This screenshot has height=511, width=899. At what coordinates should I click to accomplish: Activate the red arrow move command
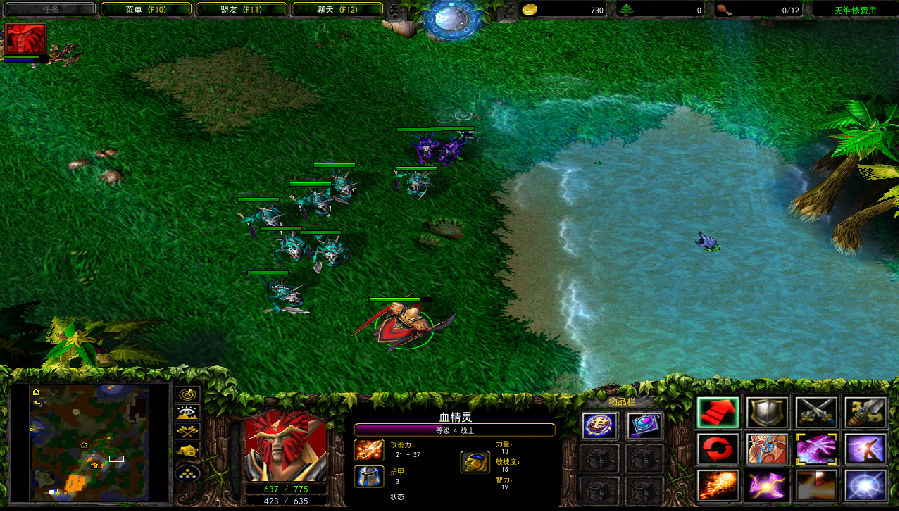pyautogui.click(x=717, y=412)
